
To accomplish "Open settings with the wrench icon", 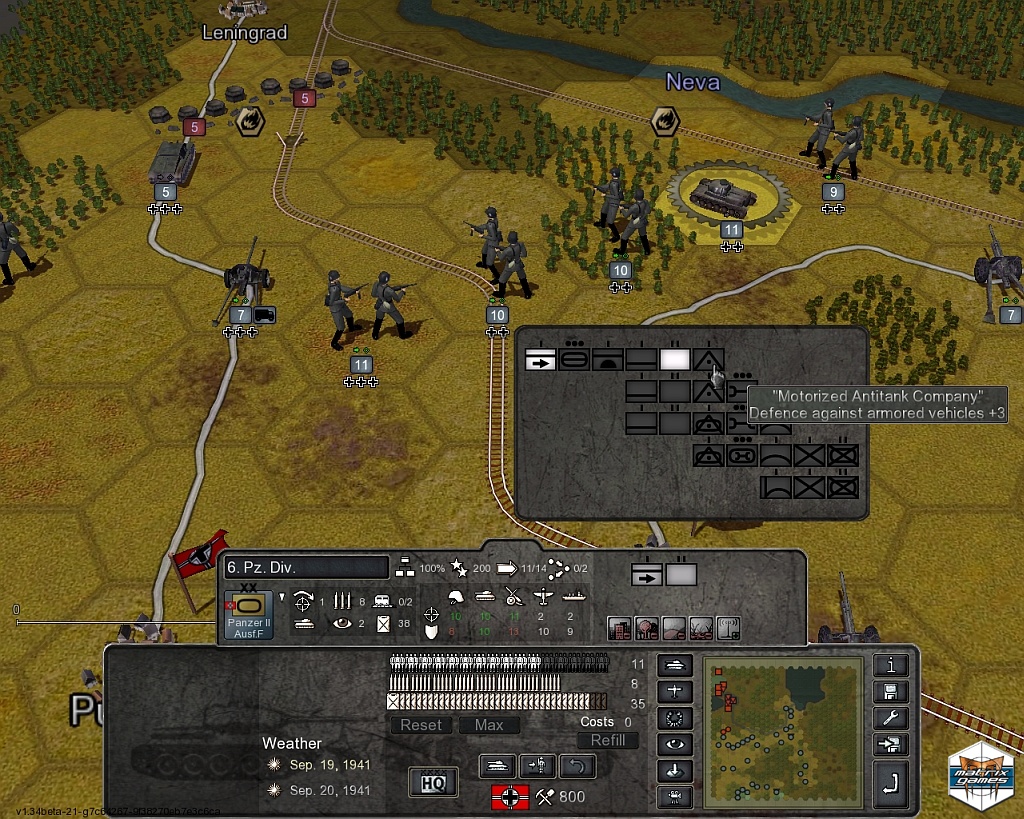I will click(x=890, y=718).
